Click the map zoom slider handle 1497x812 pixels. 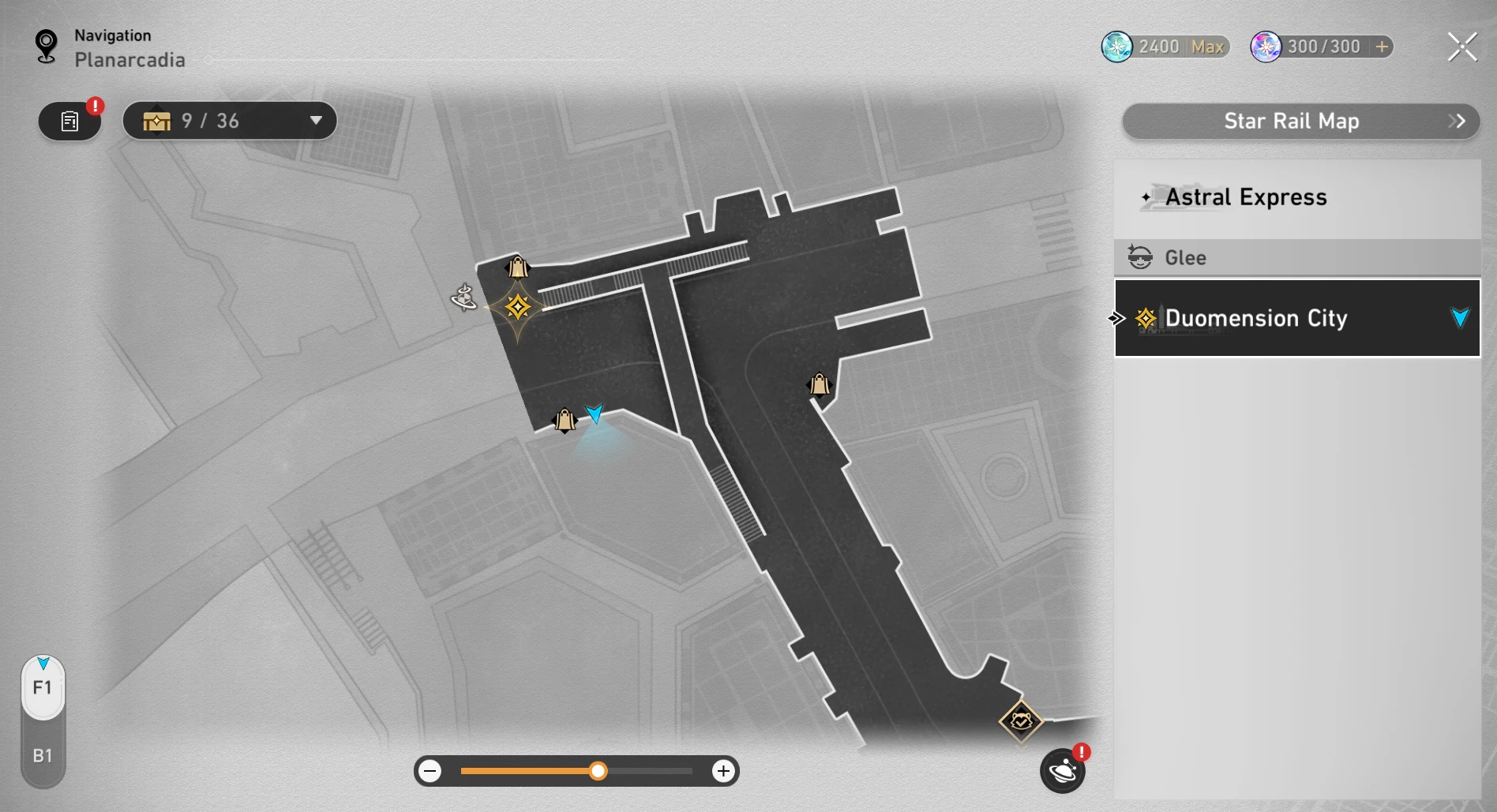598,771
